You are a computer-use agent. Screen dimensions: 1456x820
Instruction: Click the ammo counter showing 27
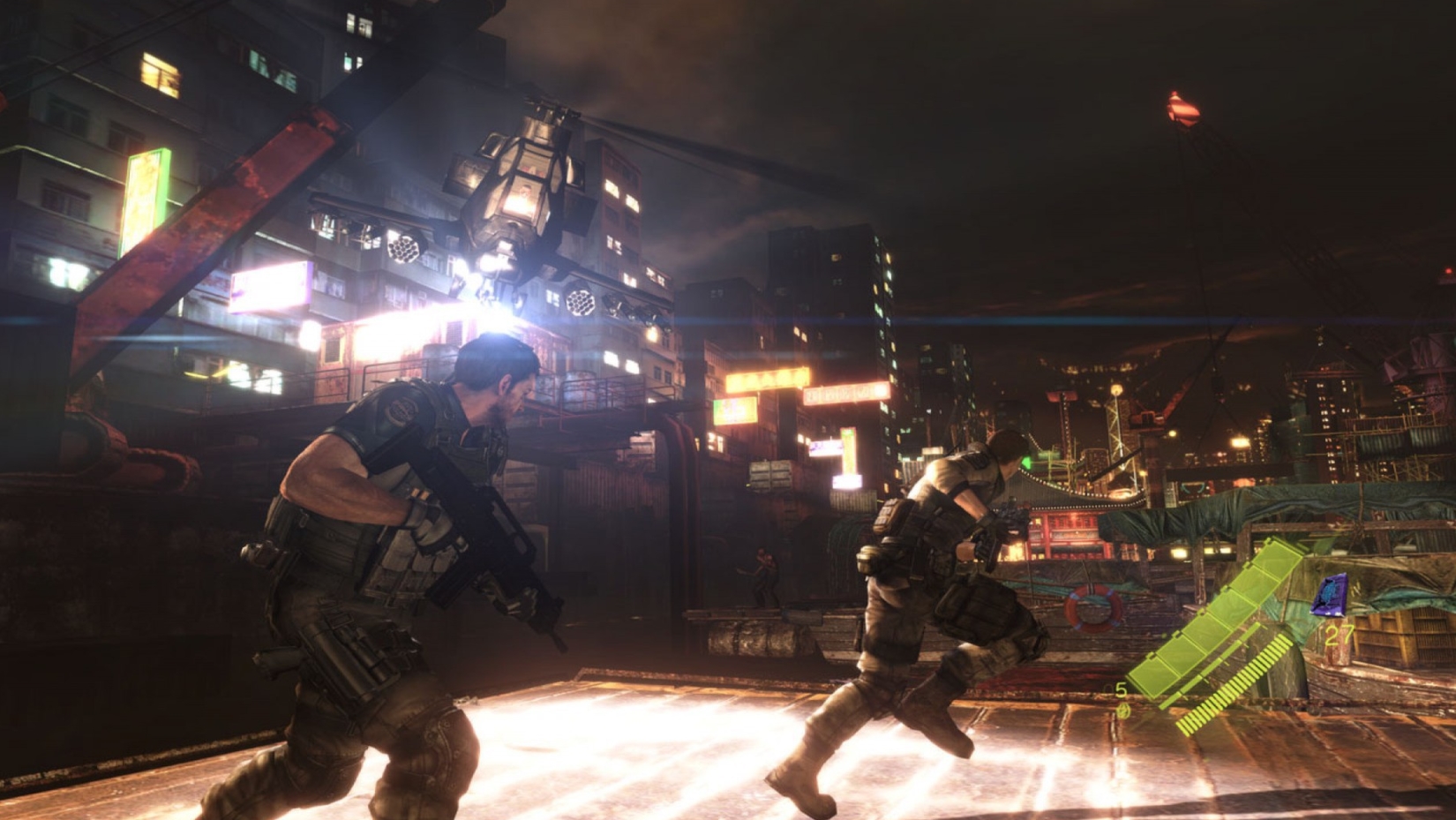[x=1340, y=633]
